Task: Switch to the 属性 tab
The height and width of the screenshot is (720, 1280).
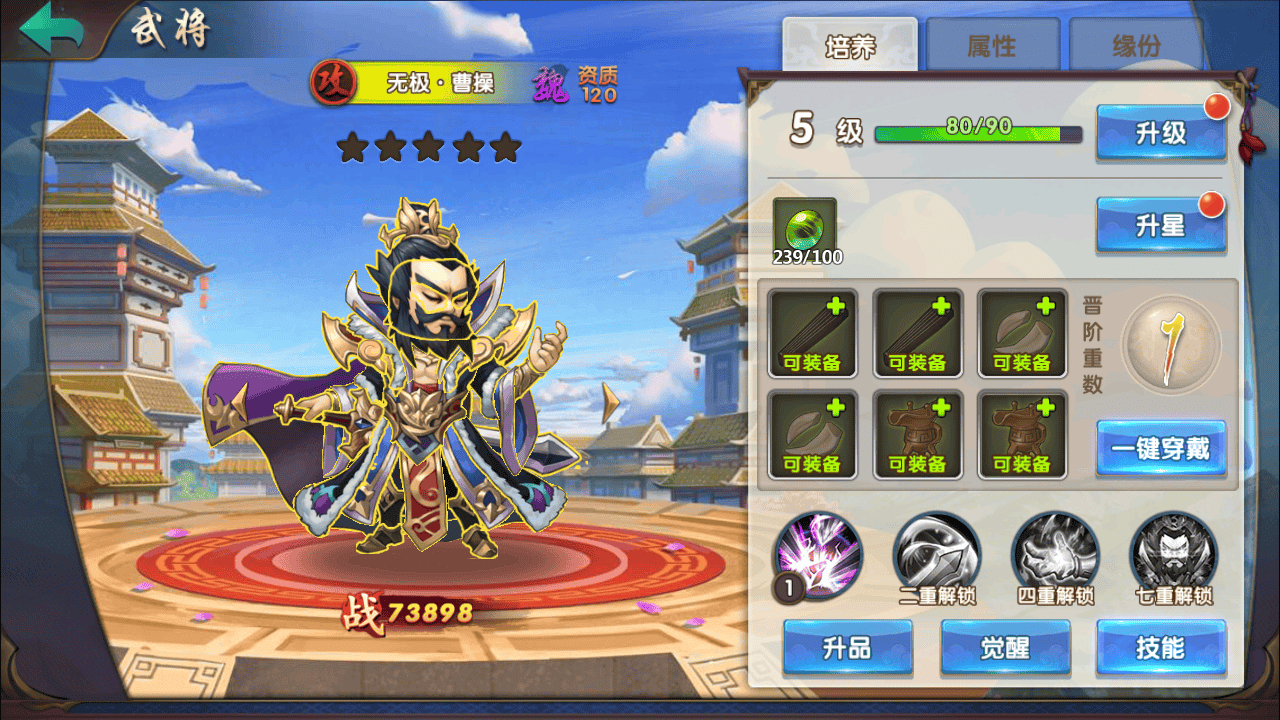Action: point(992,46)
